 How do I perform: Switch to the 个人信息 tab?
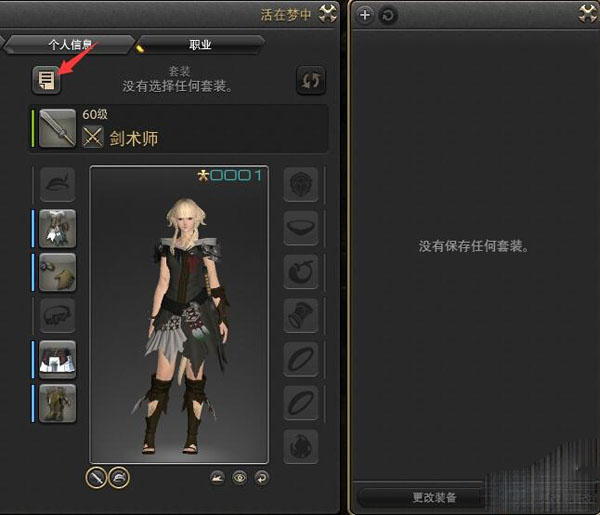point(70,45)
